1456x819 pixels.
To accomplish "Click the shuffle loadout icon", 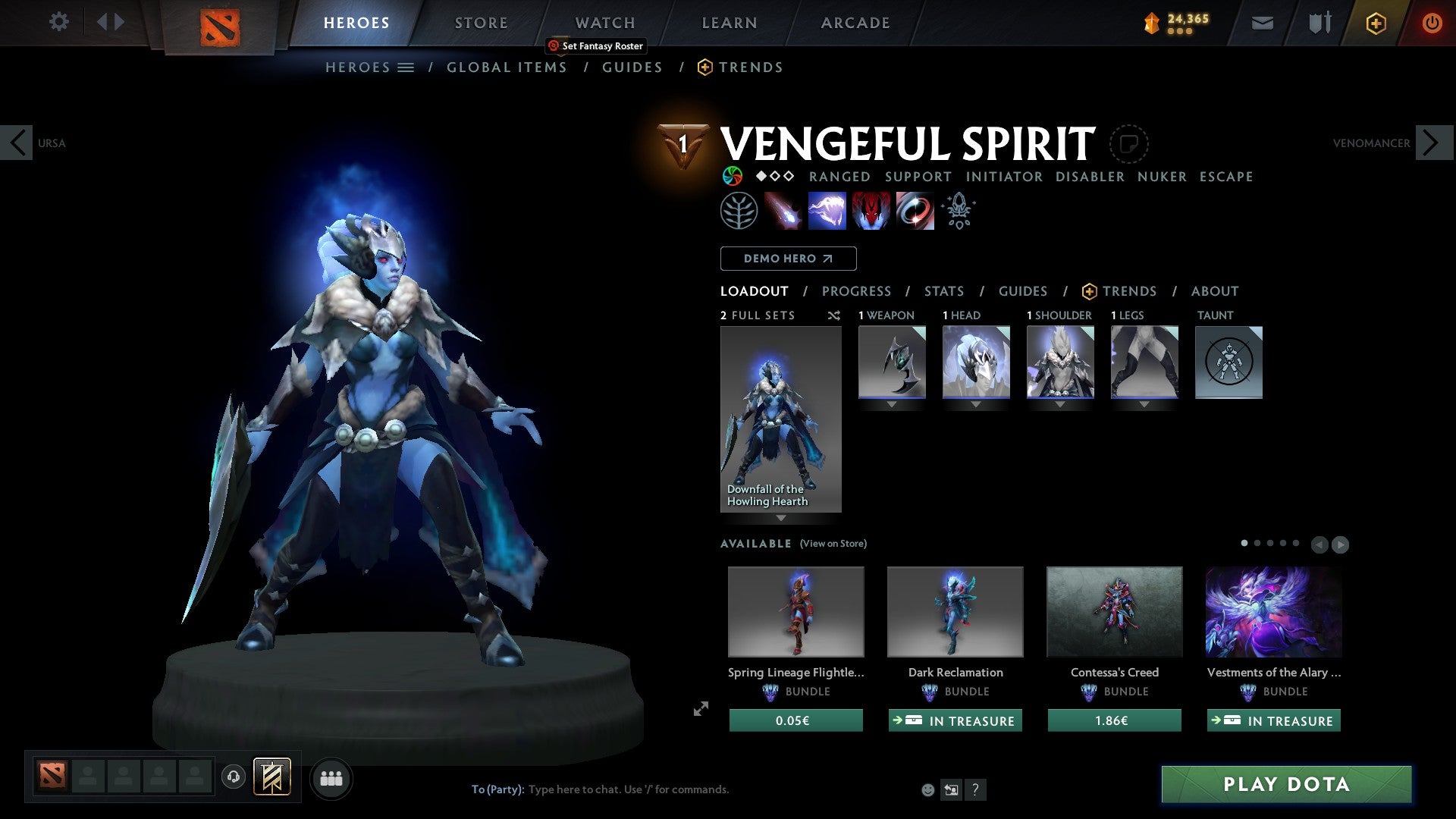I will coord(834,315).
